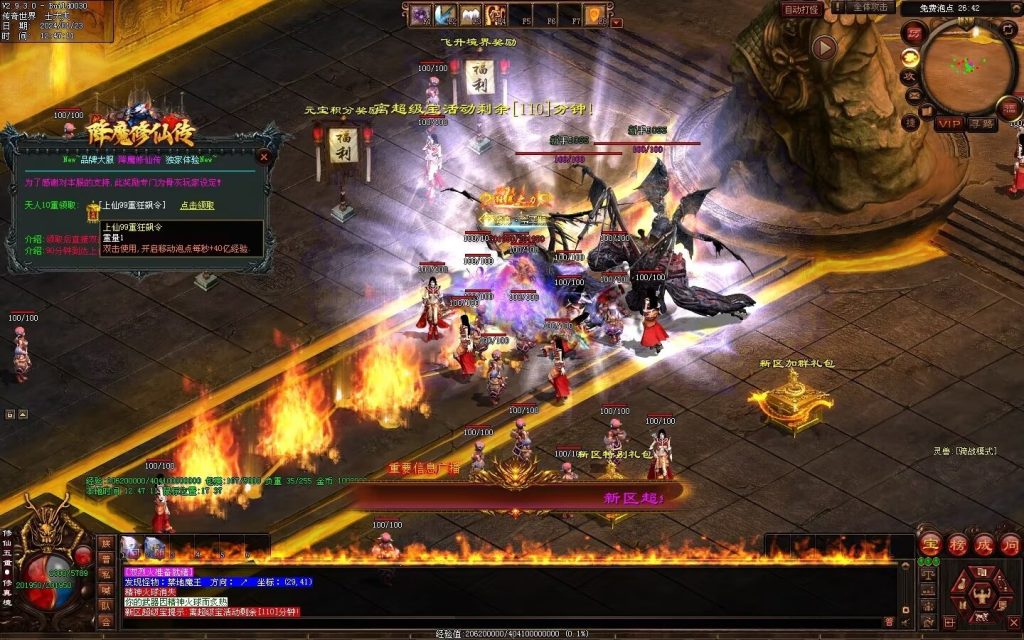Viewport: 1024px width, 640px height.
Task: Switch chat to 队 team channel
Action: (x=106, y=604)
